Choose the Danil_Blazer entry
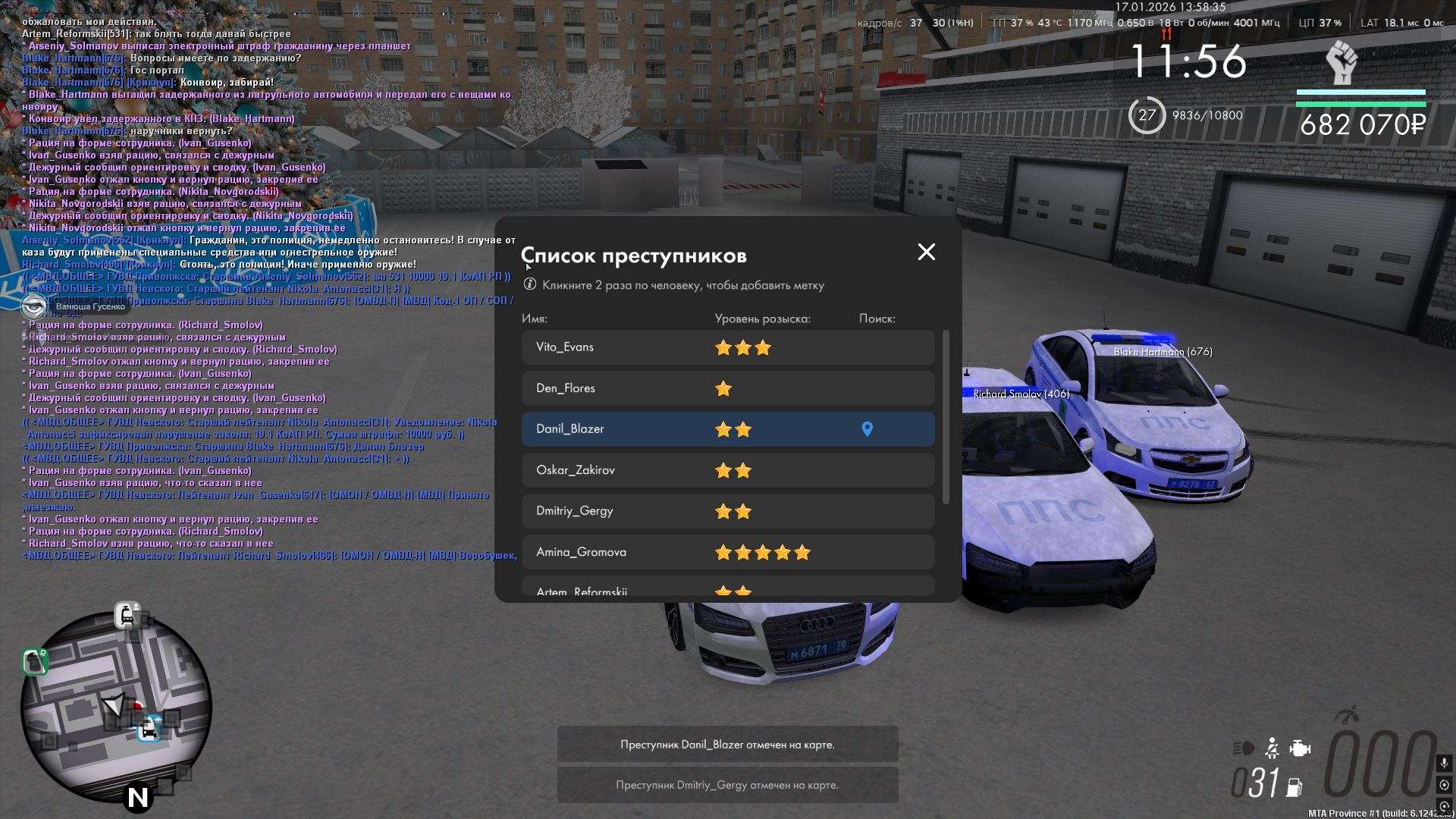The image size is (1456, 819). point(682,429)
